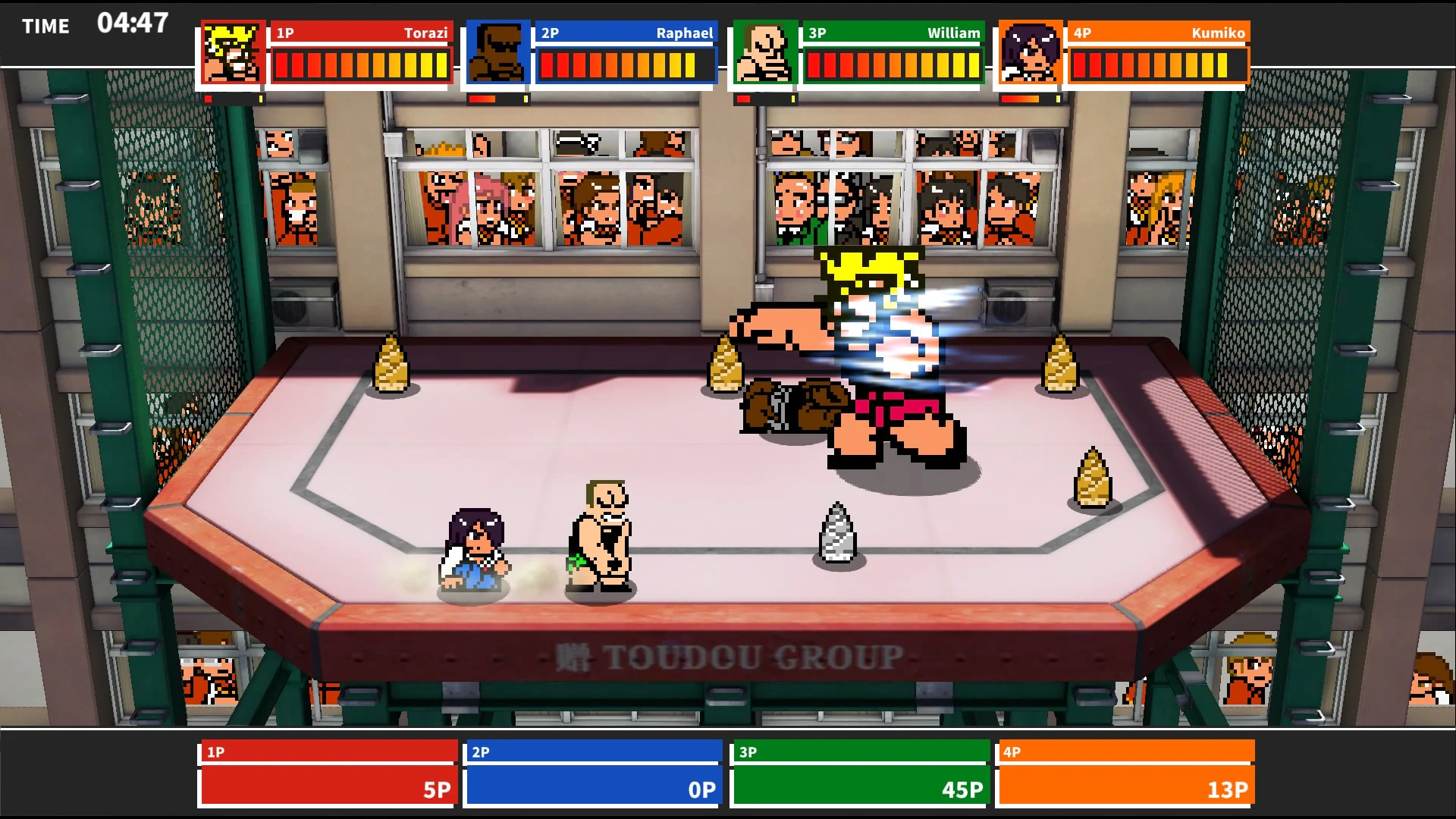This screenshot has width=1456, height=819.
Task: Click Torazi's blond-haired player portrait
Action: pos(233,53)
